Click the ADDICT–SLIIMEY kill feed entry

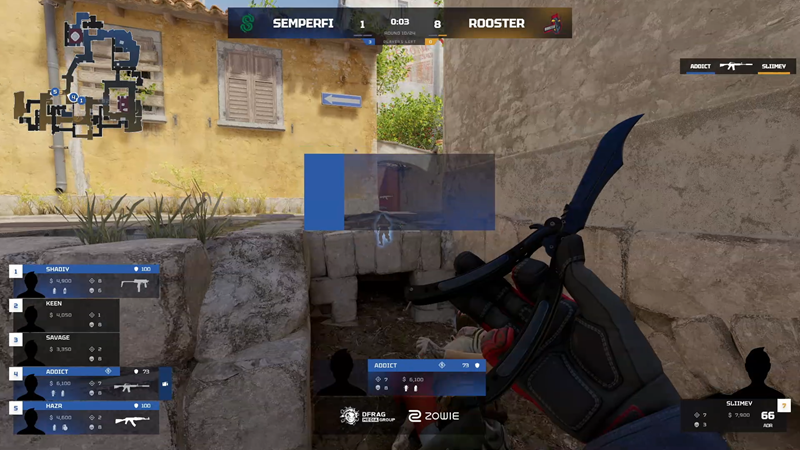735,67
